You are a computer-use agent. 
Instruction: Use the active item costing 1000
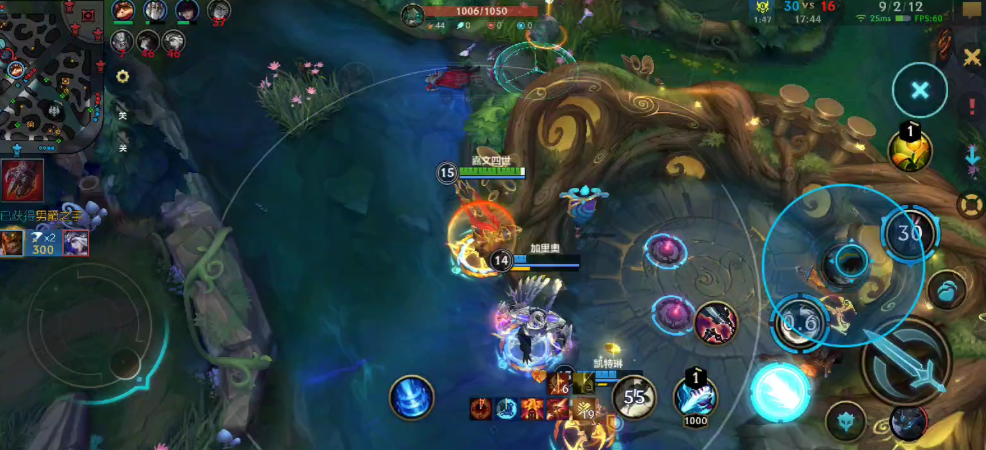click(694, 395)
